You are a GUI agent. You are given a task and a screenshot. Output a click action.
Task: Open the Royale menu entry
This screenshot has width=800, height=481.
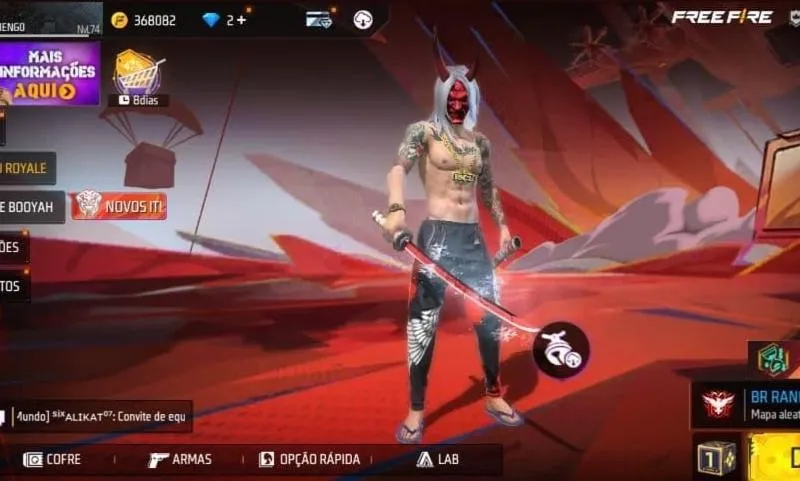(27, 168)
